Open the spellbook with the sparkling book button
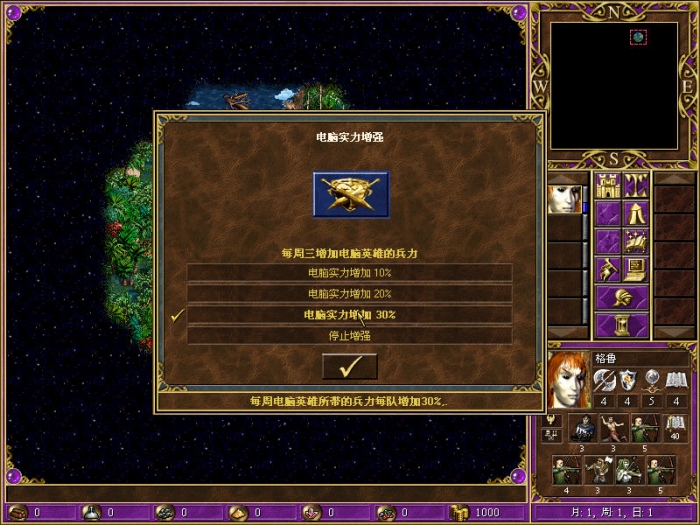 tap(637, 241)
